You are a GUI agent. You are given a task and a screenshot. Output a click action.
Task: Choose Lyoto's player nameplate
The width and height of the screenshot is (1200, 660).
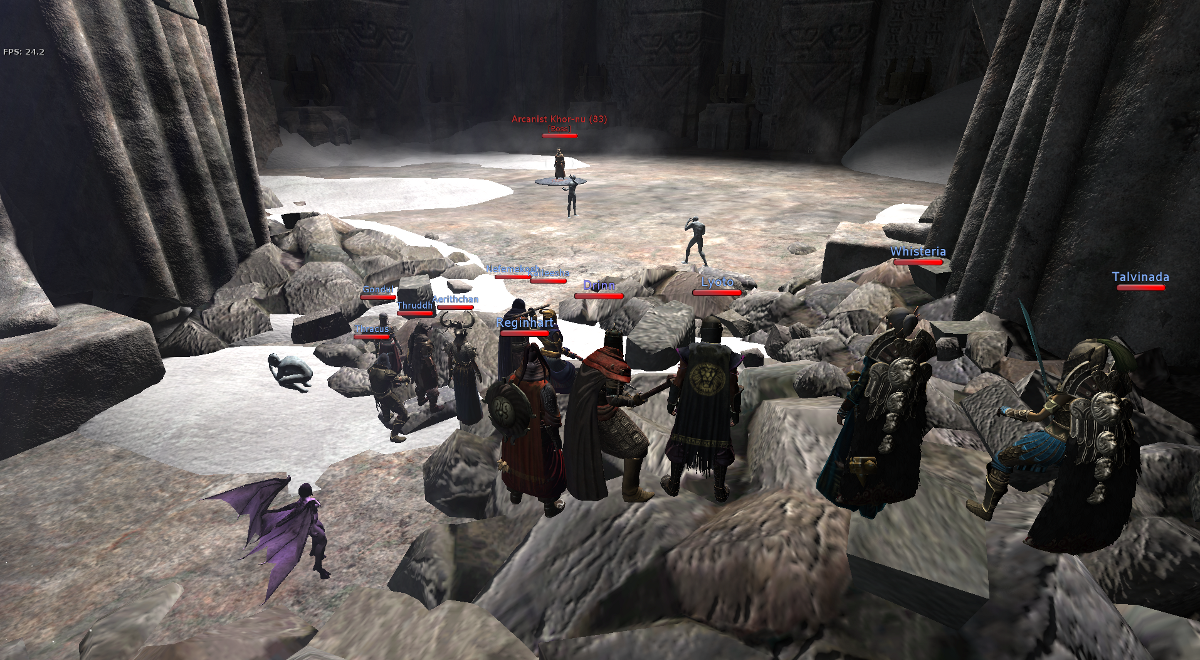(x=717, y=283)
